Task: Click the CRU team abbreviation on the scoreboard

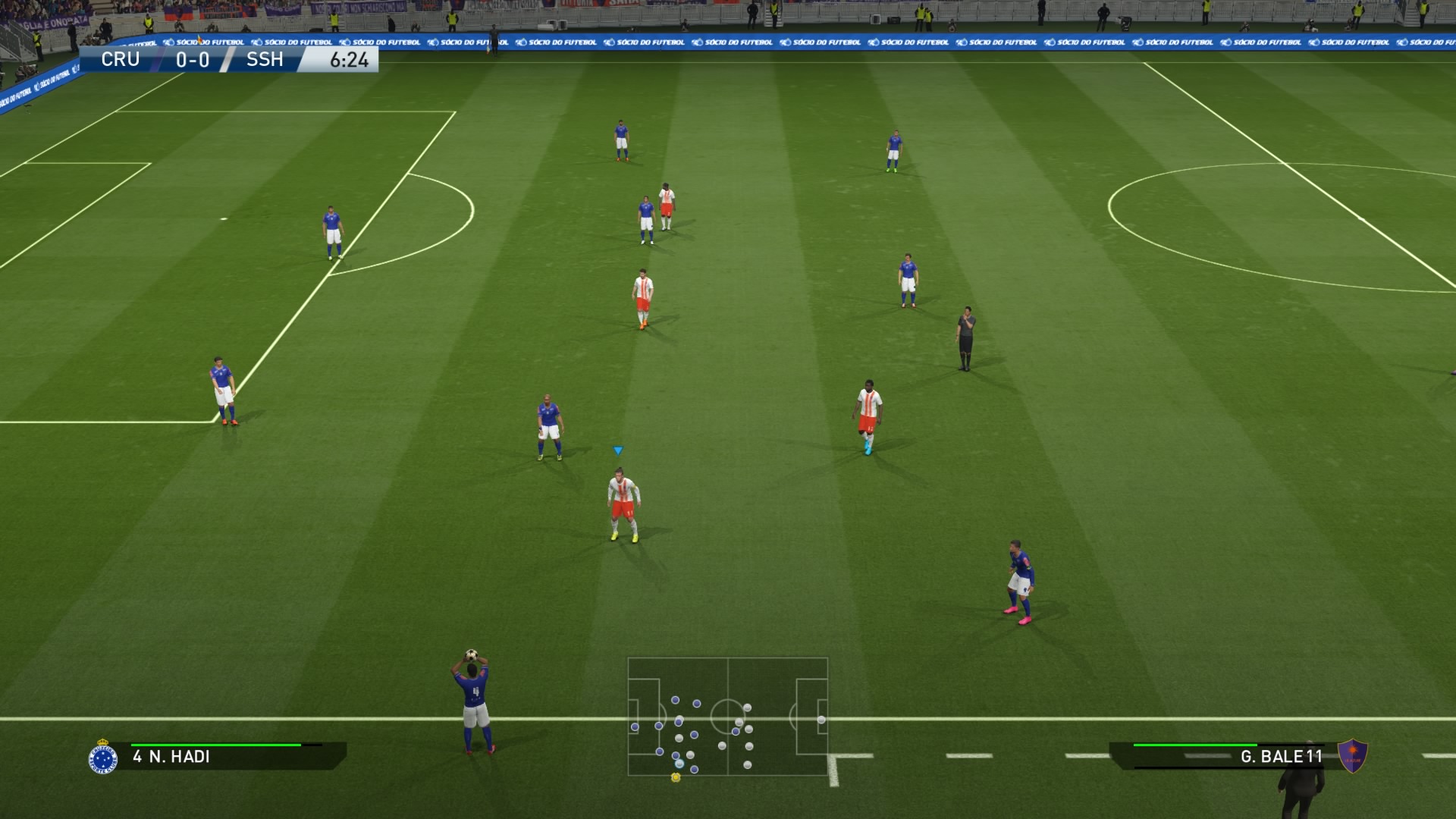Action: click(120, 59)
